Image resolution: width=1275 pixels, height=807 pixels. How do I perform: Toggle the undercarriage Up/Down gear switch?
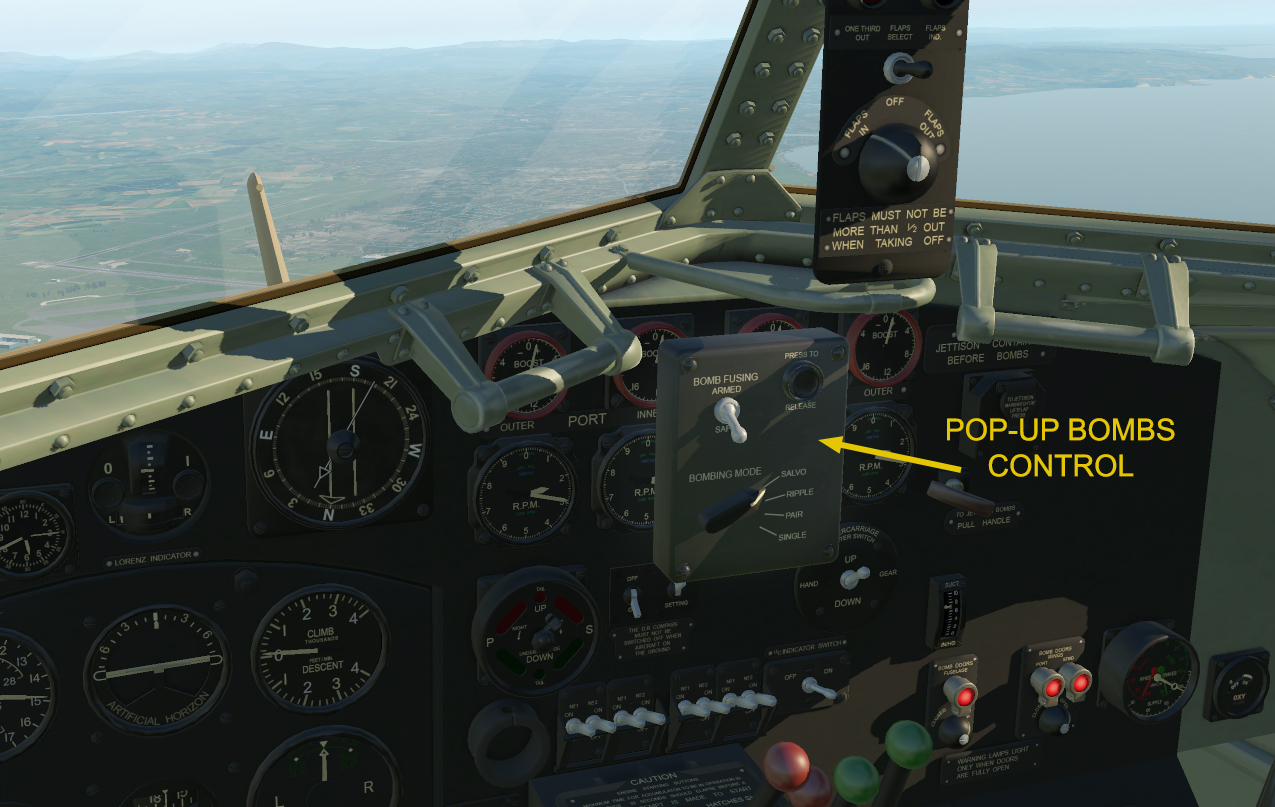click(853, 578)
